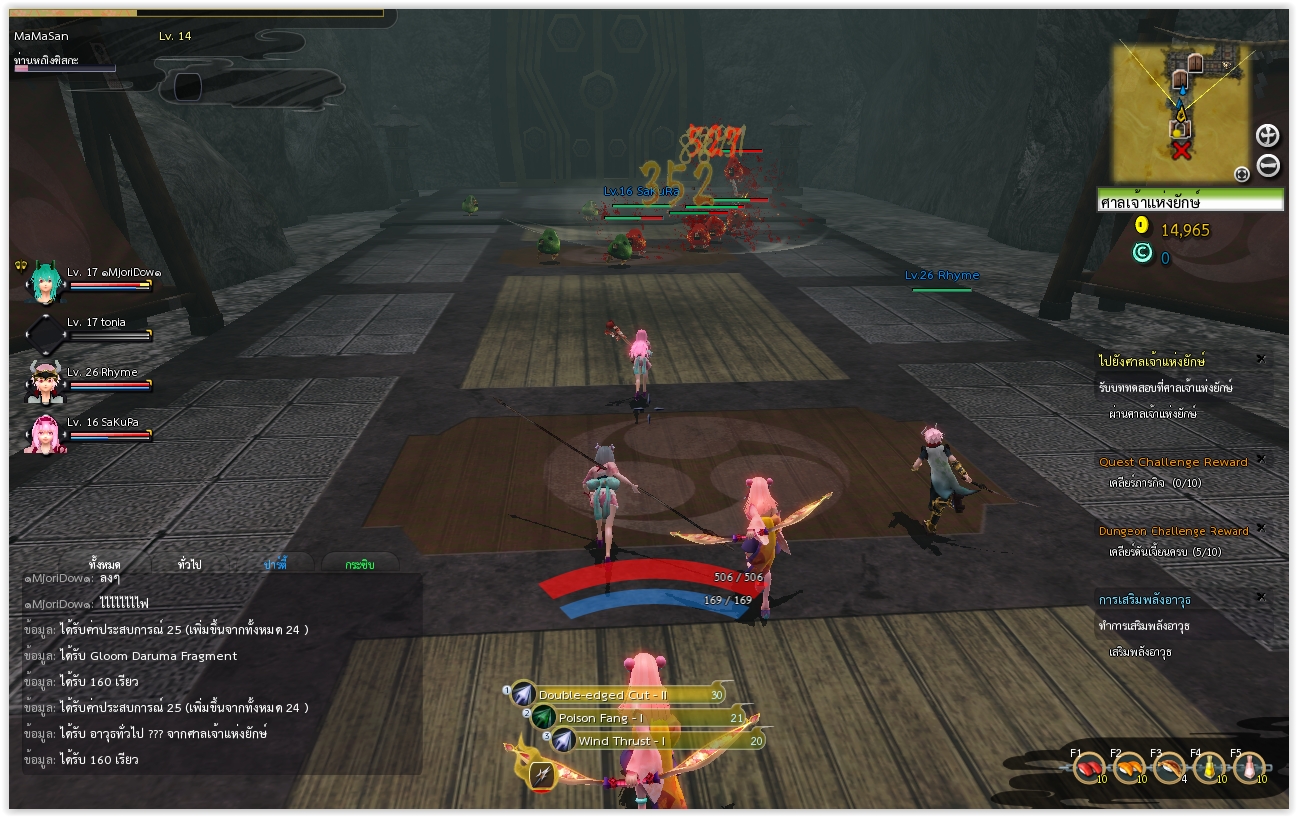The height and width of the screenshot is (817, 1297).
Task: Switch to the ทั้งหมด chat tab
Action: tap(105, 565)
